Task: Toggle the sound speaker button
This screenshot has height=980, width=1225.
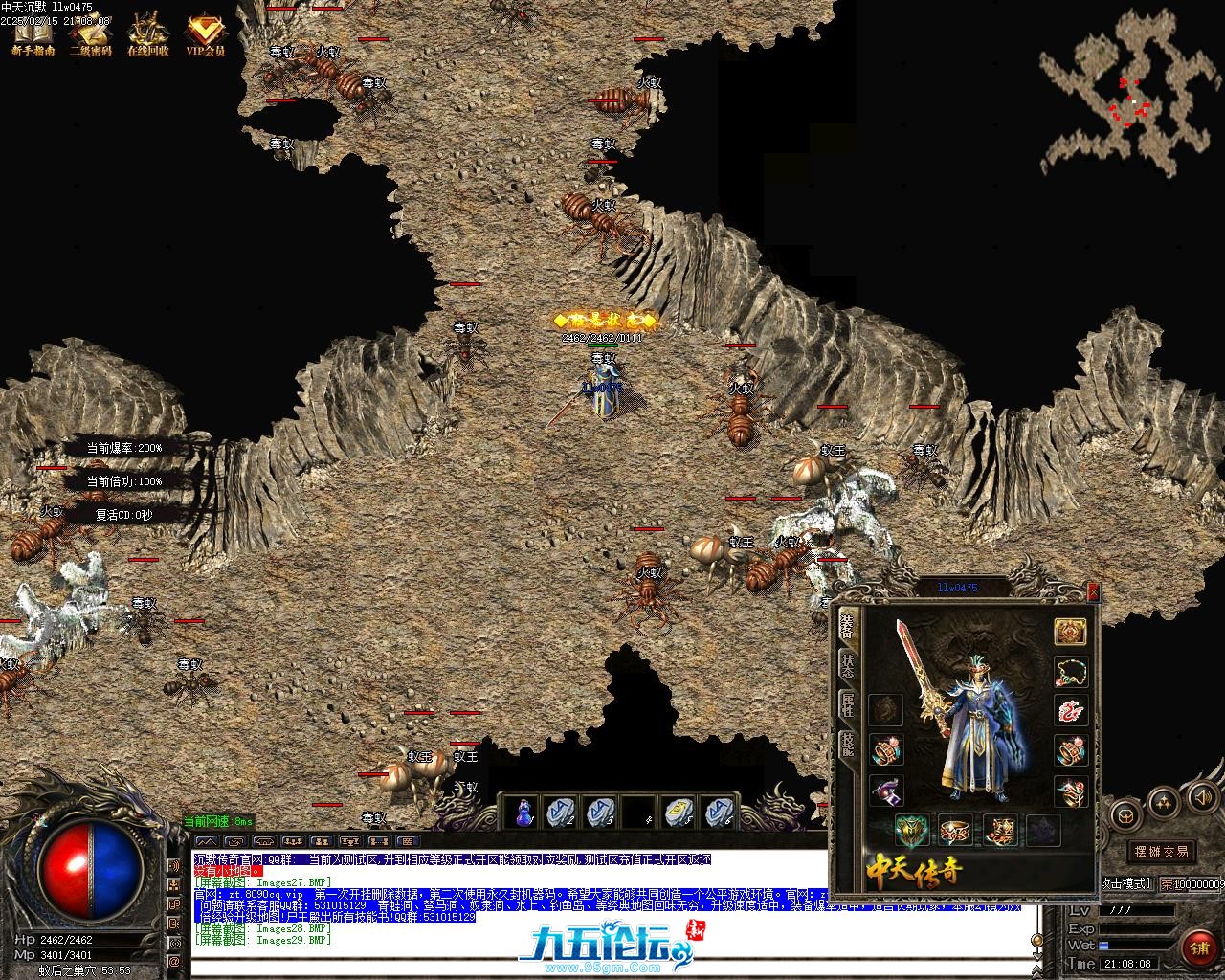Action: coord(1200,797)
